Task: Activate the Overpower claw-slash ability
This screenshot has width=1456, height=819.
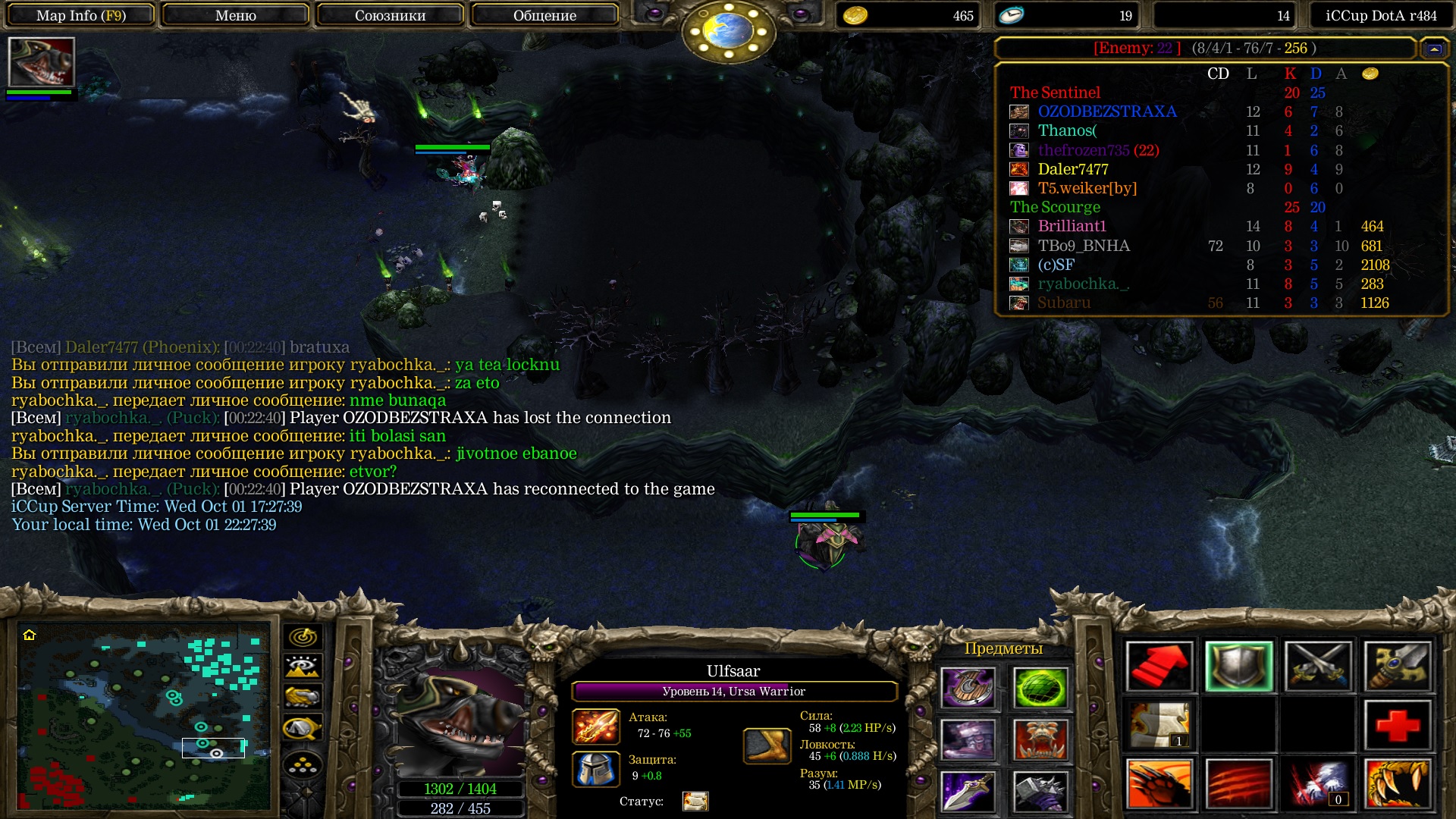Action: click(x=1238, y=784)
